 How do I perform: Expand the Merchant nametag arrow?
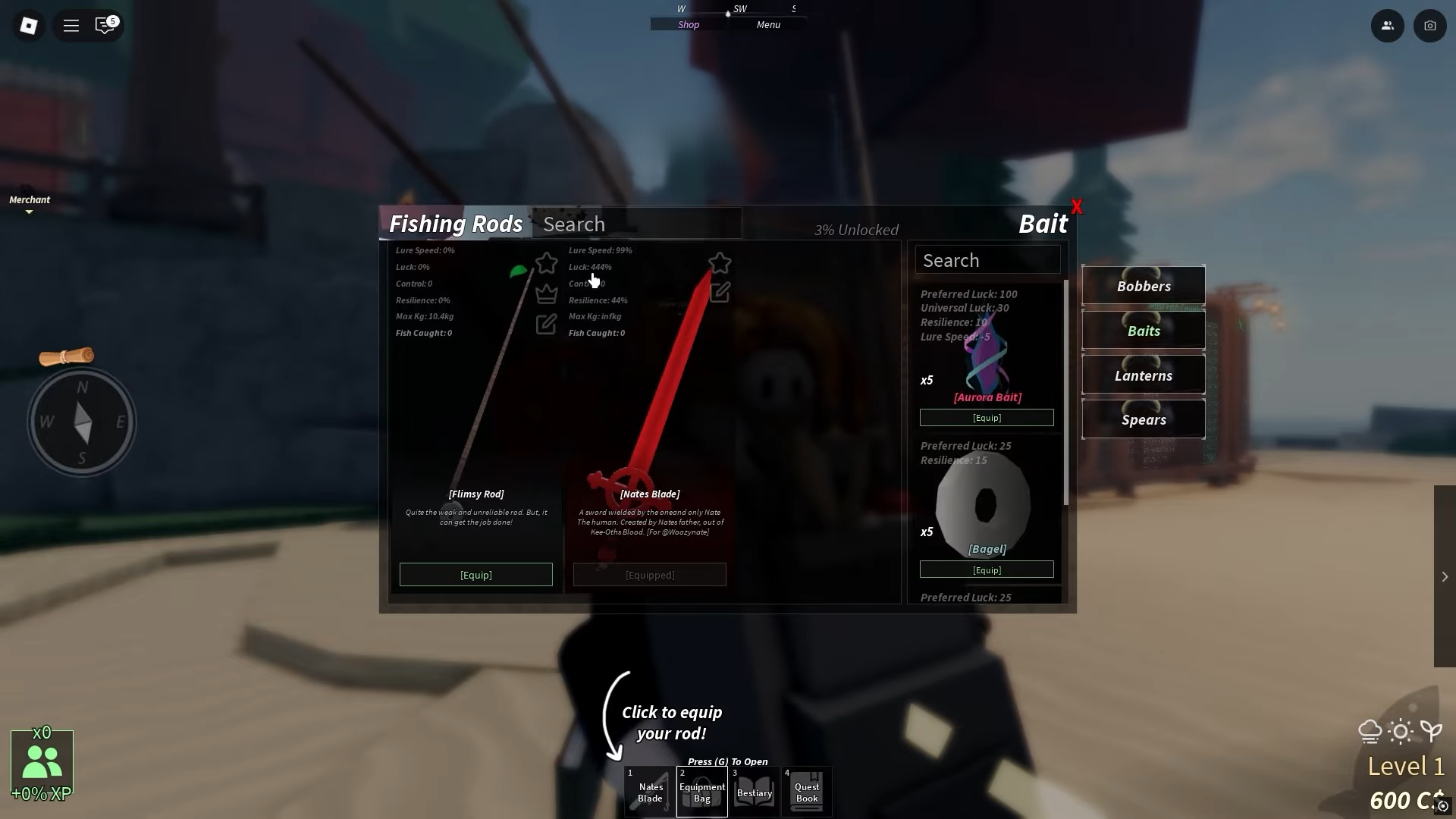pyautogui.click(x=30, y=212)
